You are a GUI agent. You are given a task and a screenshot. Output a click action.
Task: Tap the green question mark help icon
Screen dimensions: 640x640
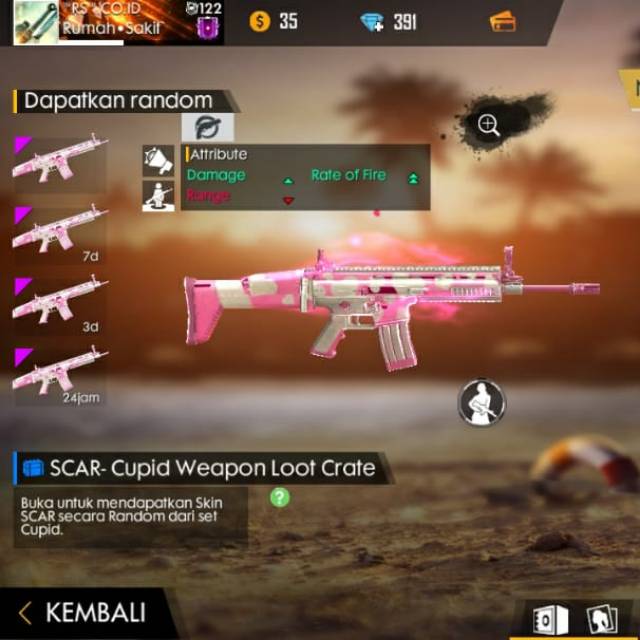click(280, 497)
